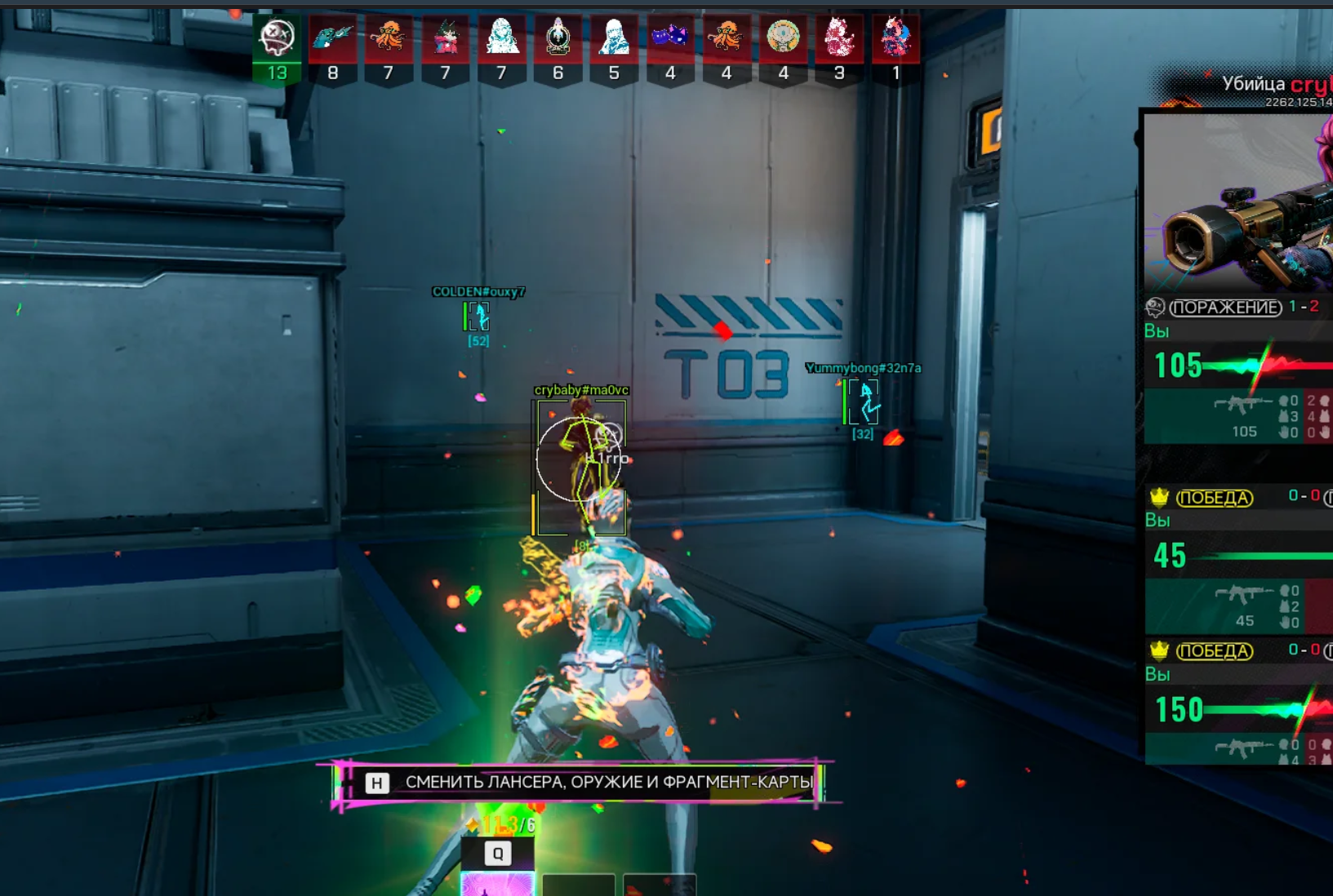Select the round emblem avatar with score 6
The height and width of the screenshot is (896, 1333).
558,38
